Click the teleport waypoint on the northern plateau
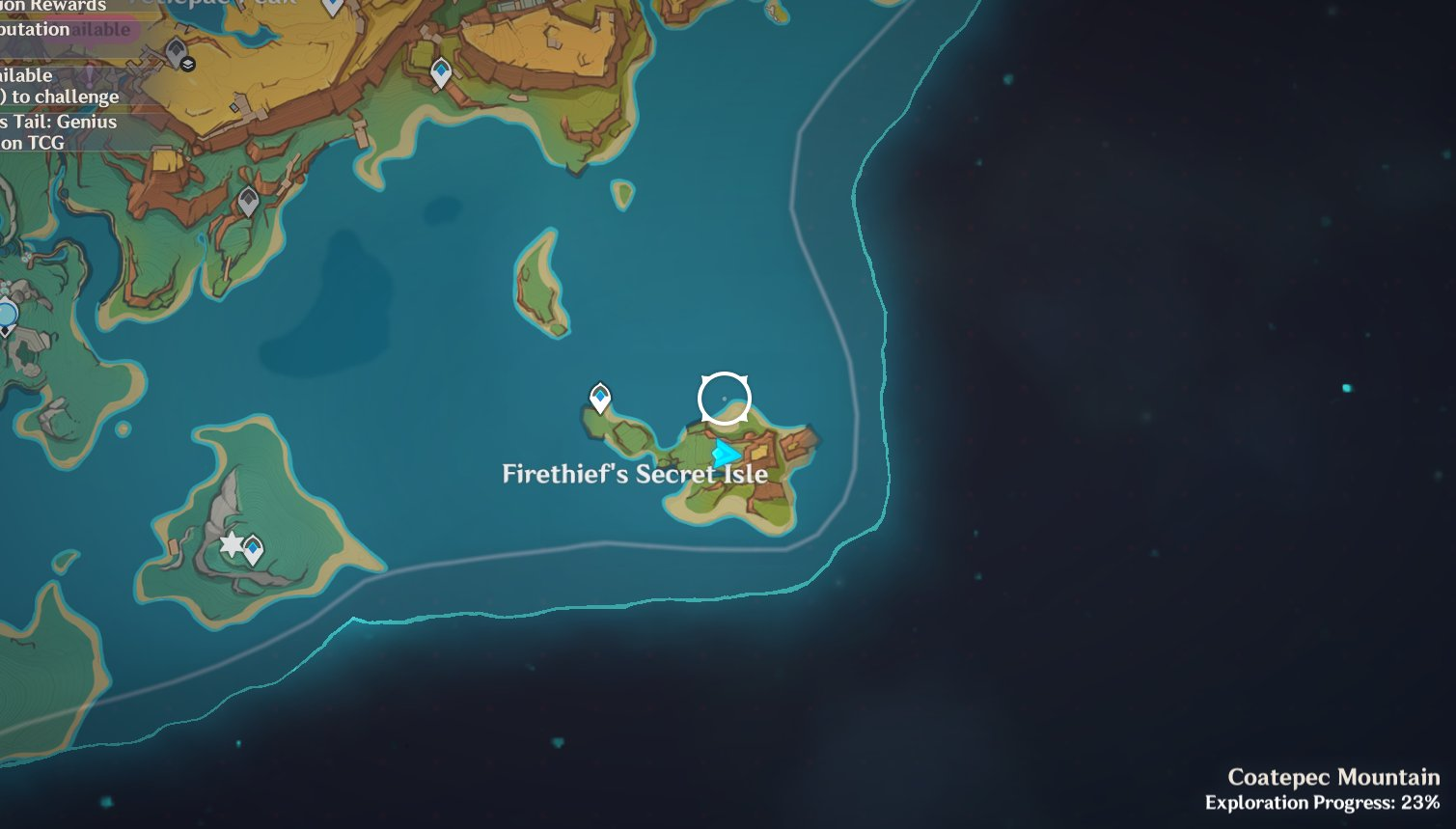1456x829 pixels. point(441,70)
